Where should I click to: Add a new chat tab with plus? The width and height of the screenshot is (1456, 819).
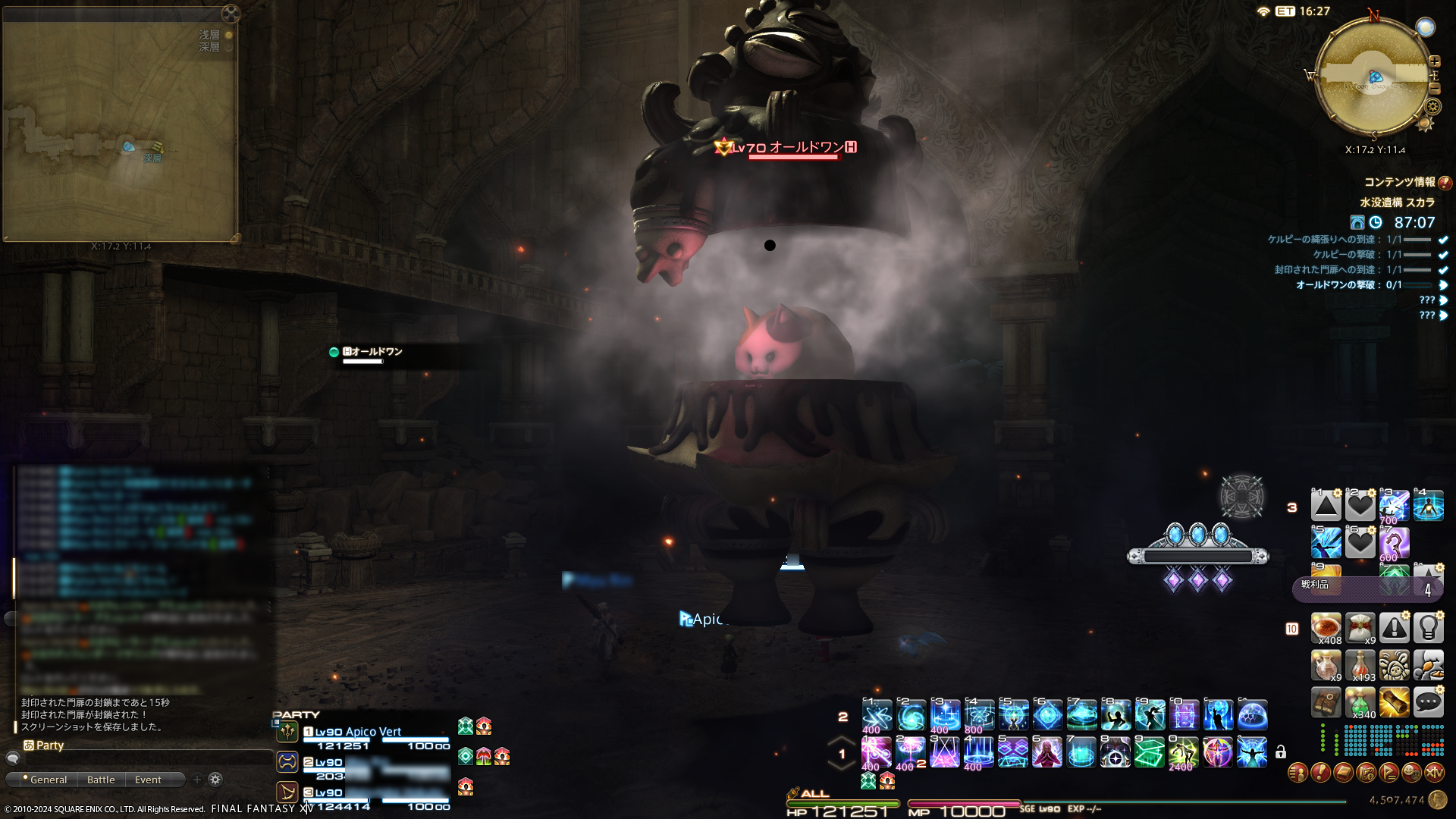coord(197,780)
